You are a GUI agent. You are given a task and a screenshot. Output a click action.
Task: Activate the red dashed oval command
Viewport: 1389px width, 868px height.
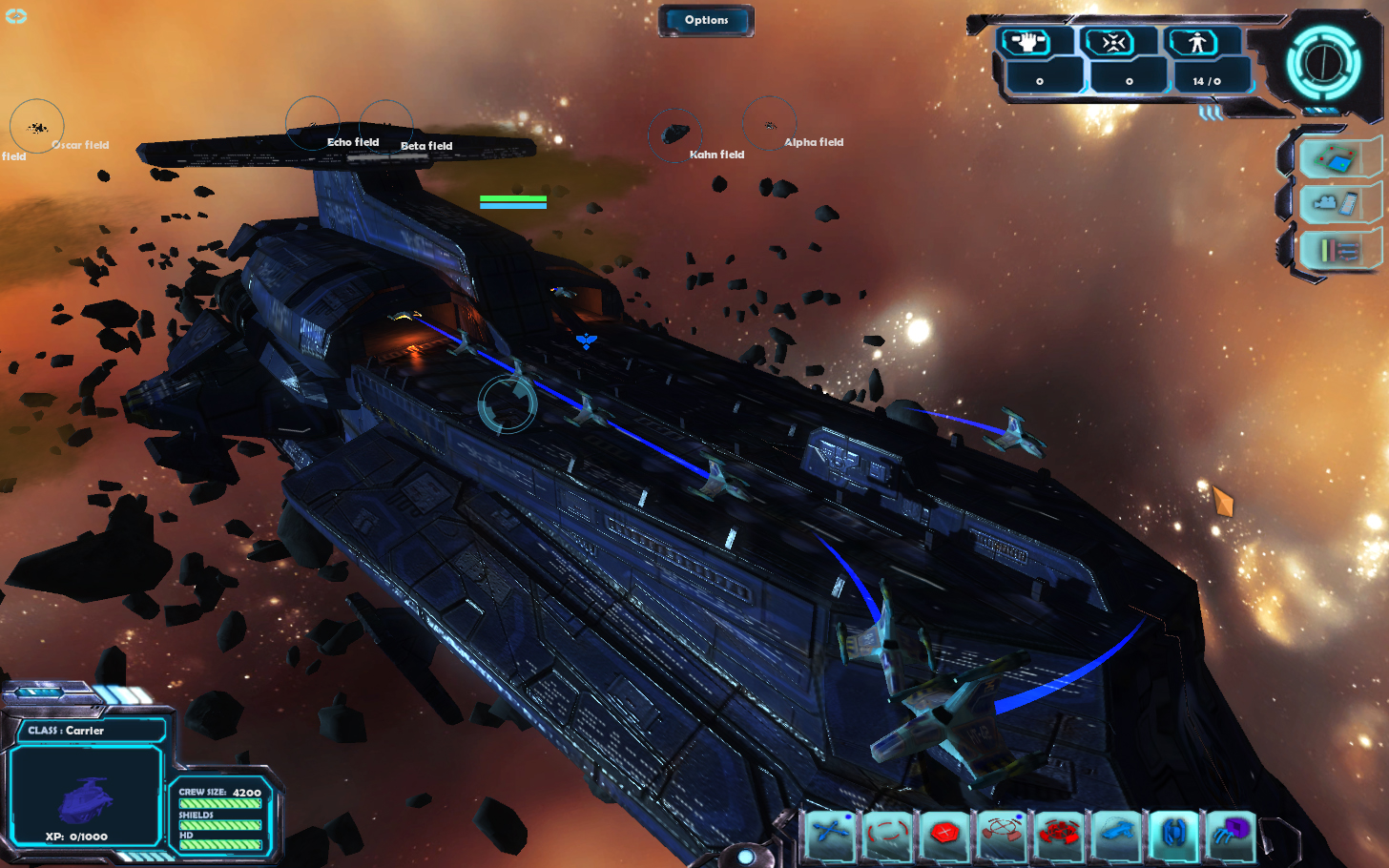pos(887,833)
